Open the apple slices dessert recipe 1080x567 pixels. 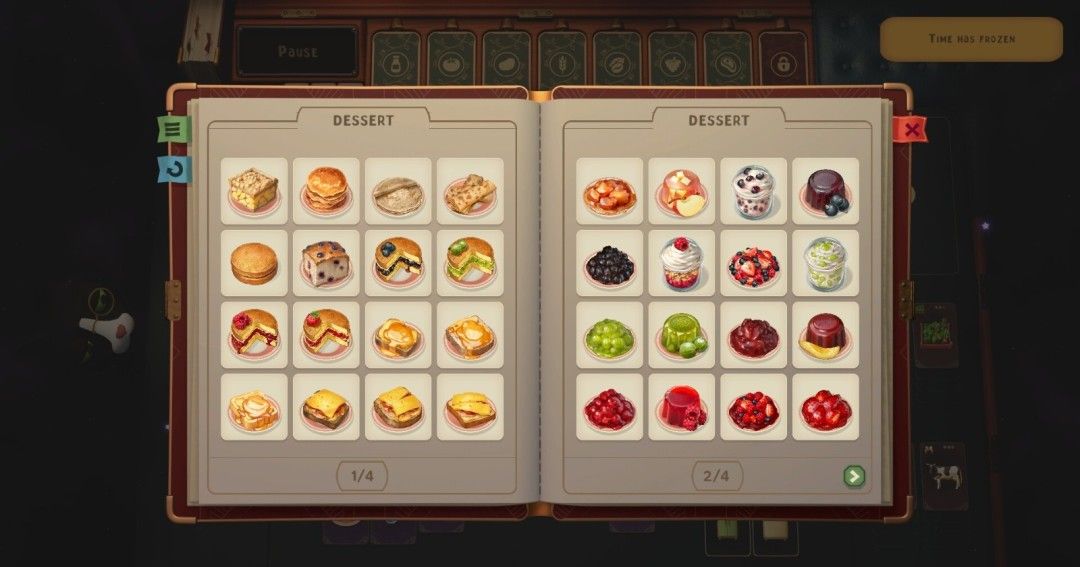(x=681, y=190)
